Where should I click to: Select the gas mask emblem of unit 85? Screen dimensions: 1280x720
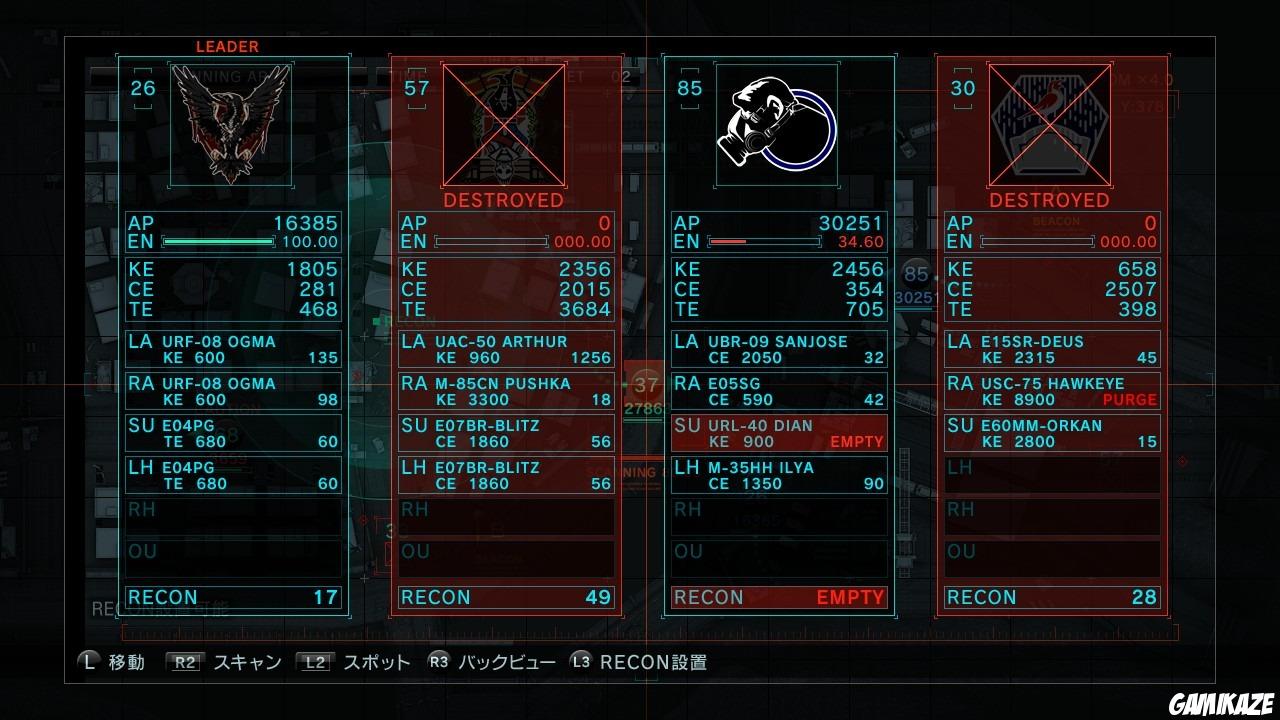(x=779, y=125)
